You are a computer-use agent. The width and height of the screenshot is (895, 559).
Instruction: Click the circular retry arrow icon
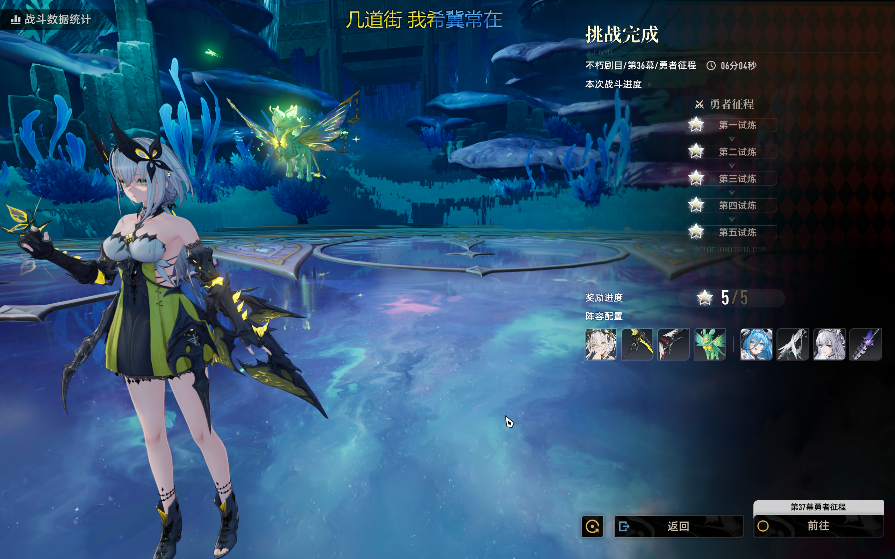point(592,526)
